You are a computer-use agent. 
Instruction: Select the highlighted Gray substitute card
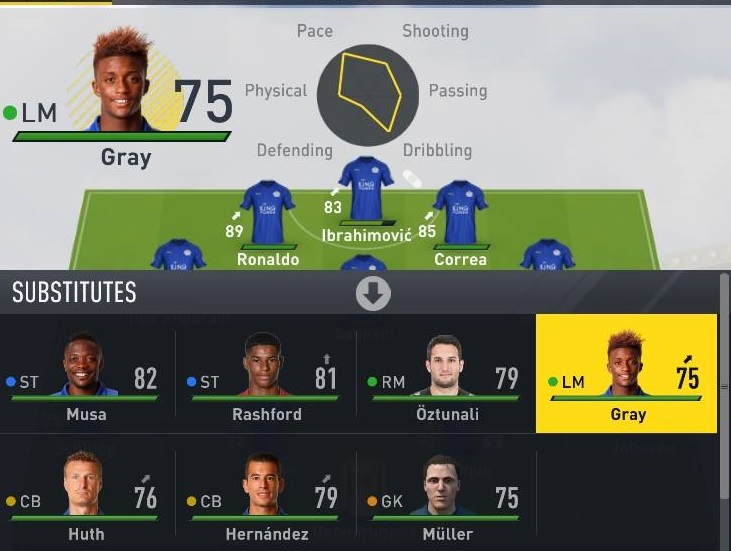point(626,374)
